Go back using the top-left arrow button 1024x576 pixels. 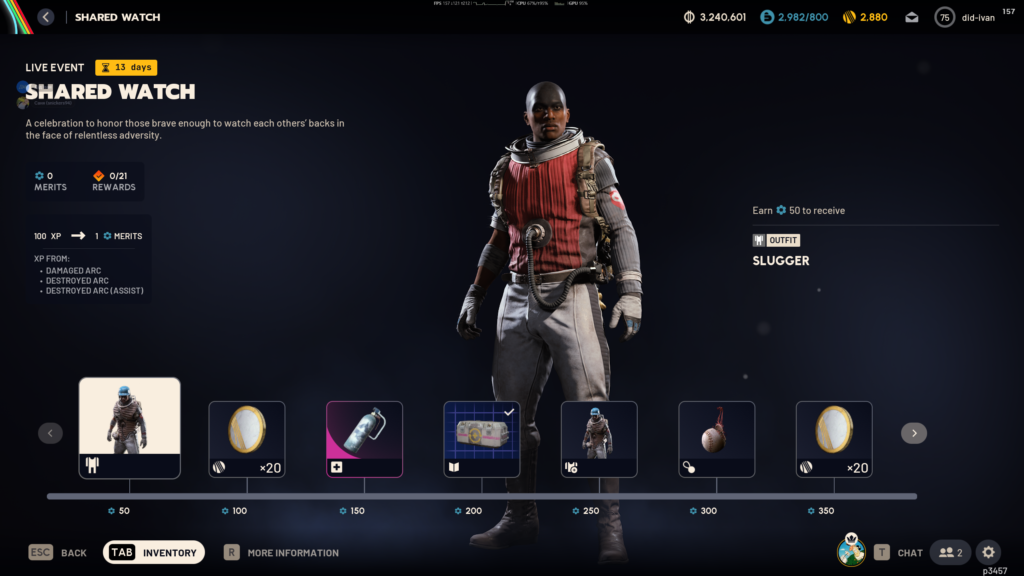point(46,17)
